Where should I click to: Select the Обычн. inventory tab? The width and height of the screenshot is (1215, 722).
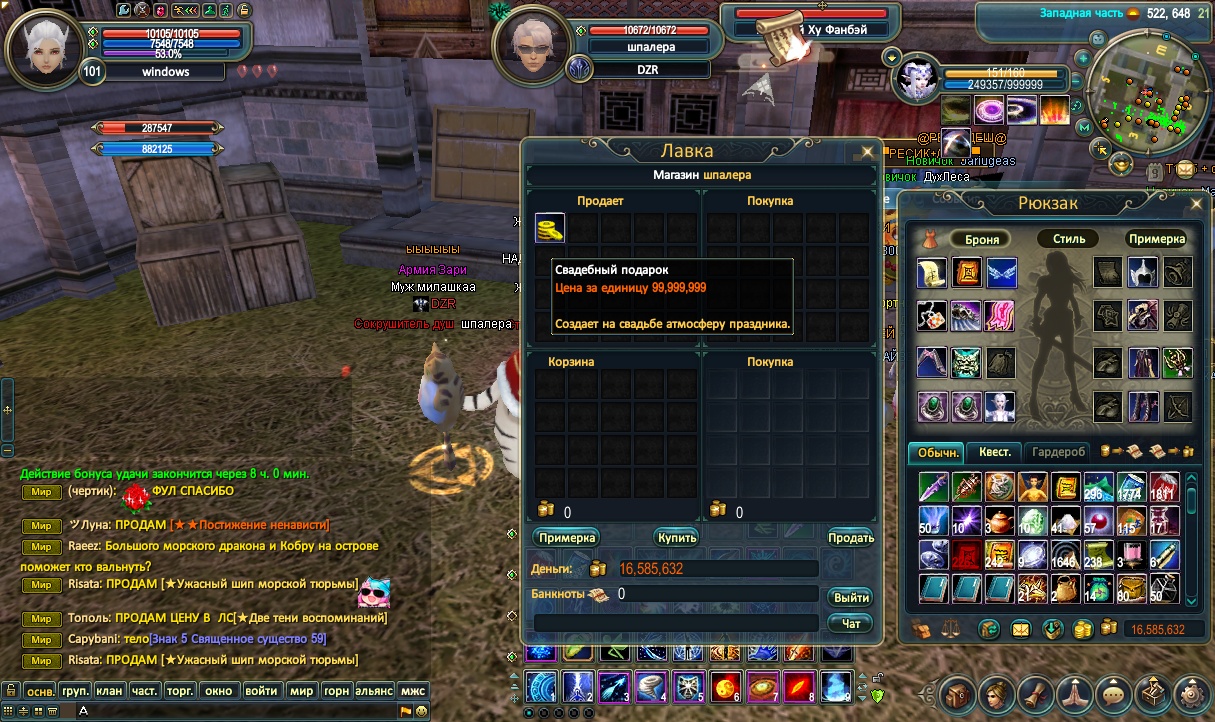(935, 453)
